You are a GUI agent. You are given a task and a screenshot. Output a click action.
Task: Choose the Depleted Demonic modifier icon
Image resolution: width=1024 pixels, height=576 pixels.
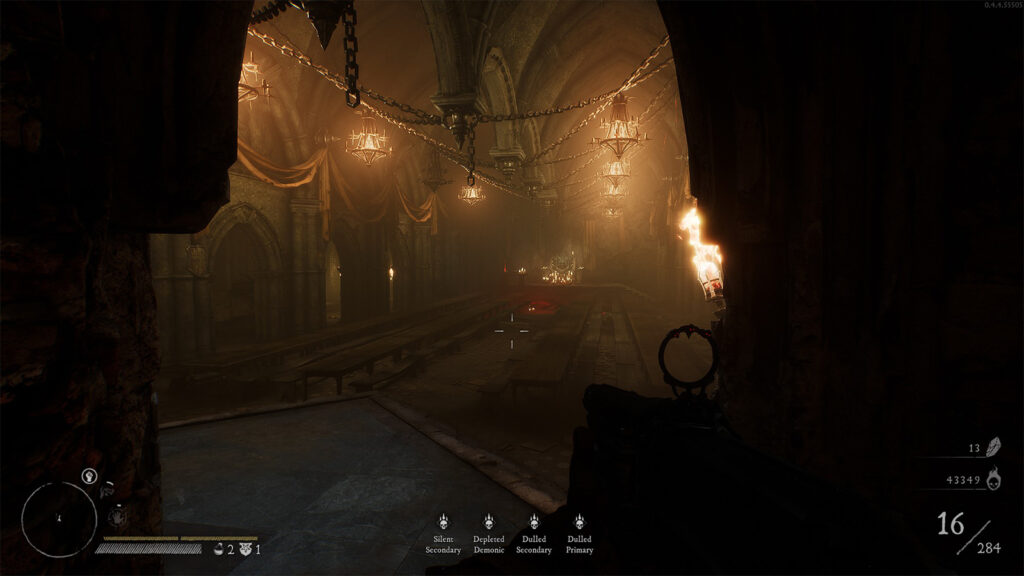click(488, 521)
